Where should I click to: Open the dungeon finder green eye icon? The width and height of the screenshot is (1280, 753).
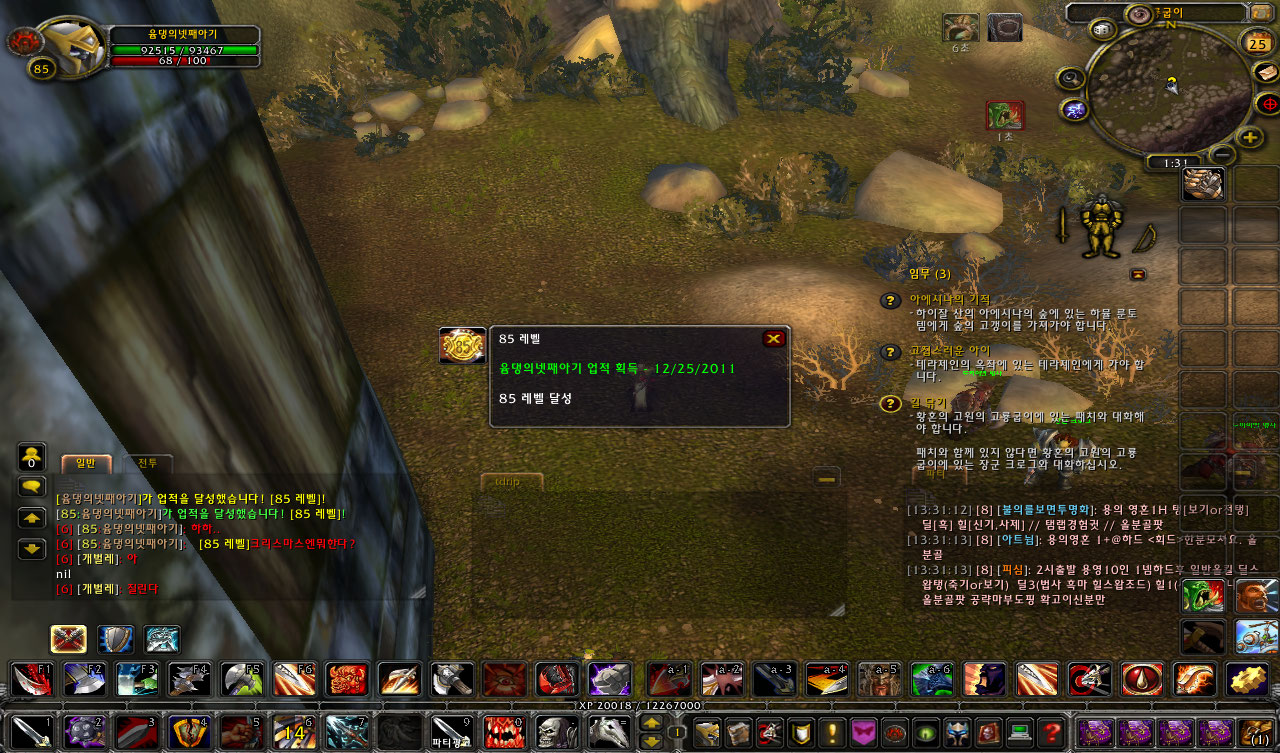click(926, 733)
